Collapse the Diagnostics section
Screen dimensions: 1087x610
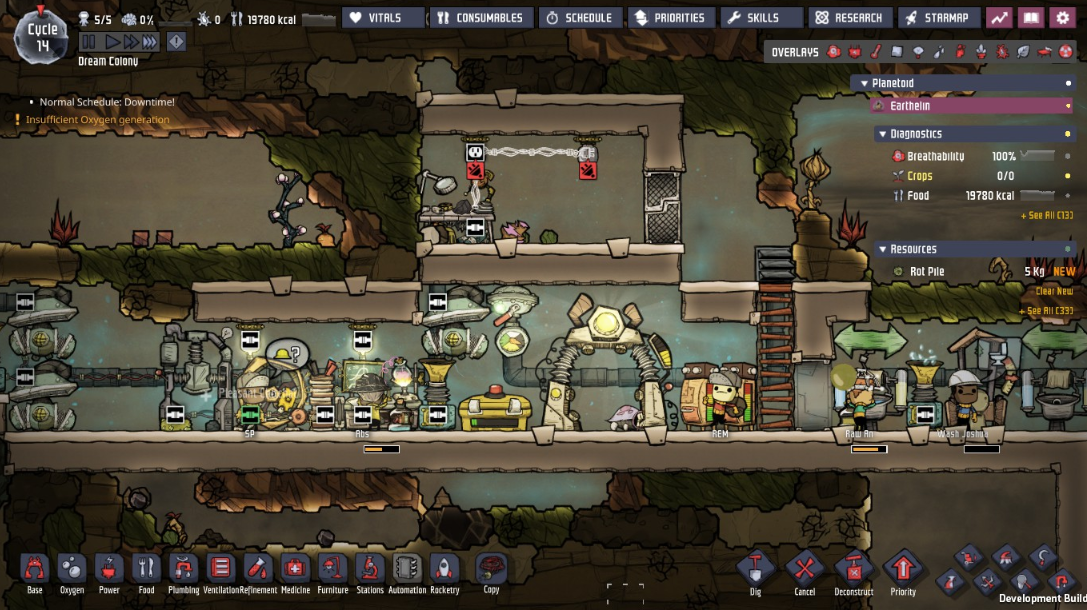pyautogui.click(x=882, y=134)
